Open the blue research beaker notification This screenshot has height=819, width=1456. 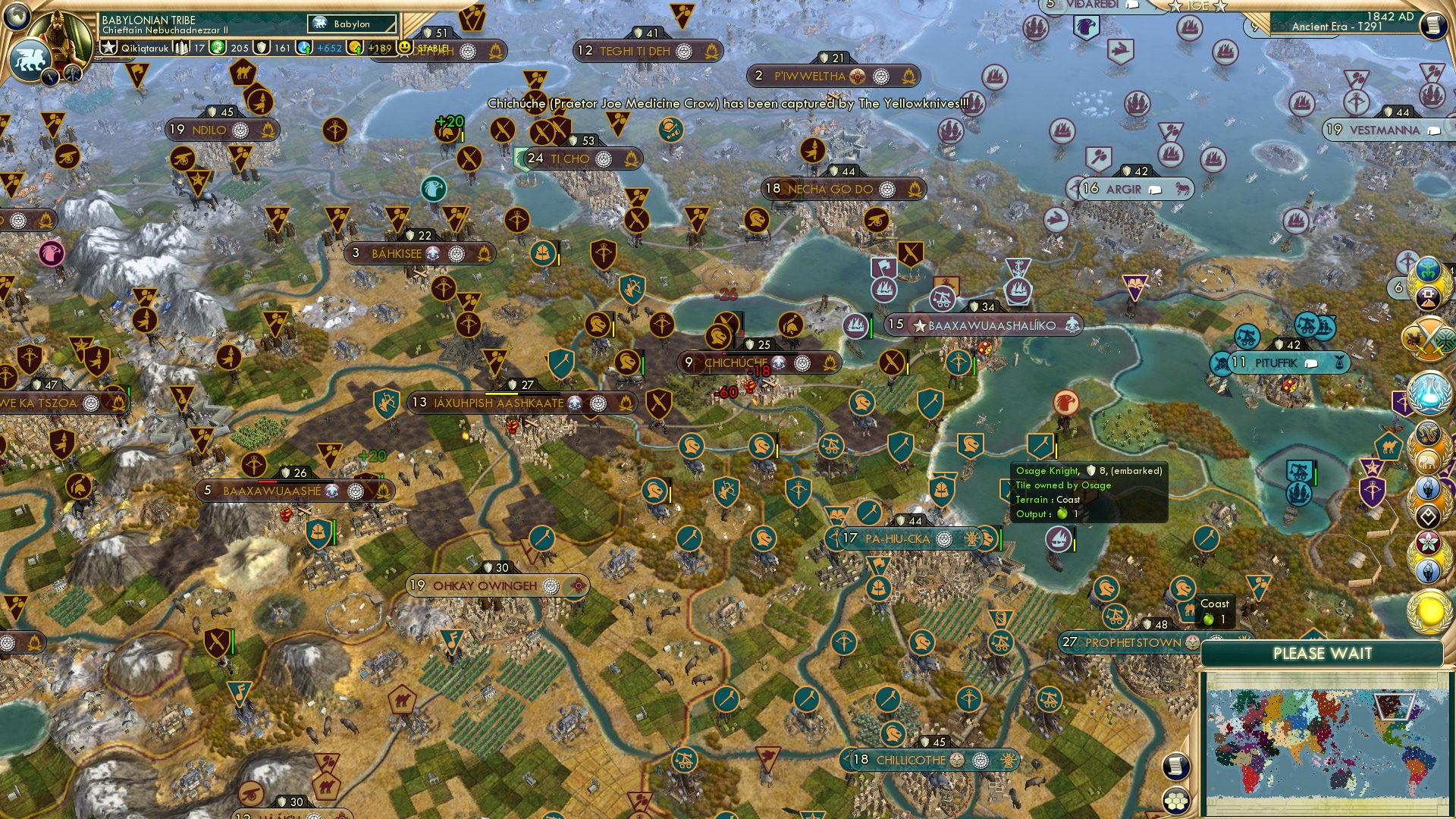[1429, 391]
